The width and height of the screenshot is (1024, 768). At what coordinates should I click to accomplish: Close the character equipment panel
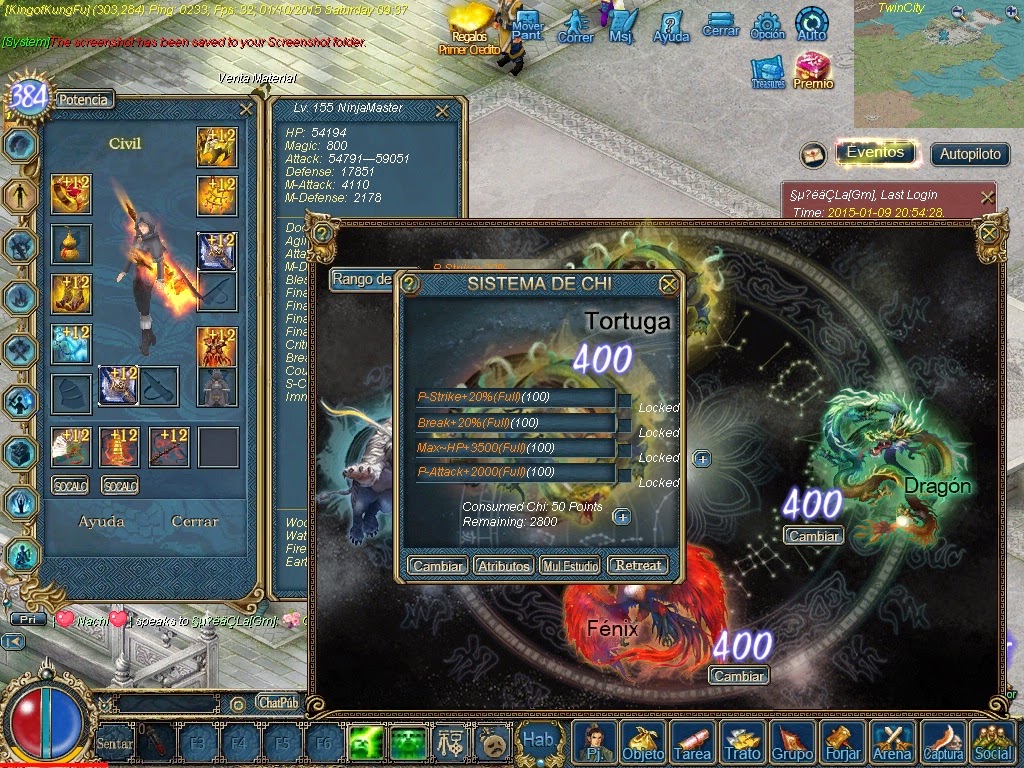[x=246, y=109]
